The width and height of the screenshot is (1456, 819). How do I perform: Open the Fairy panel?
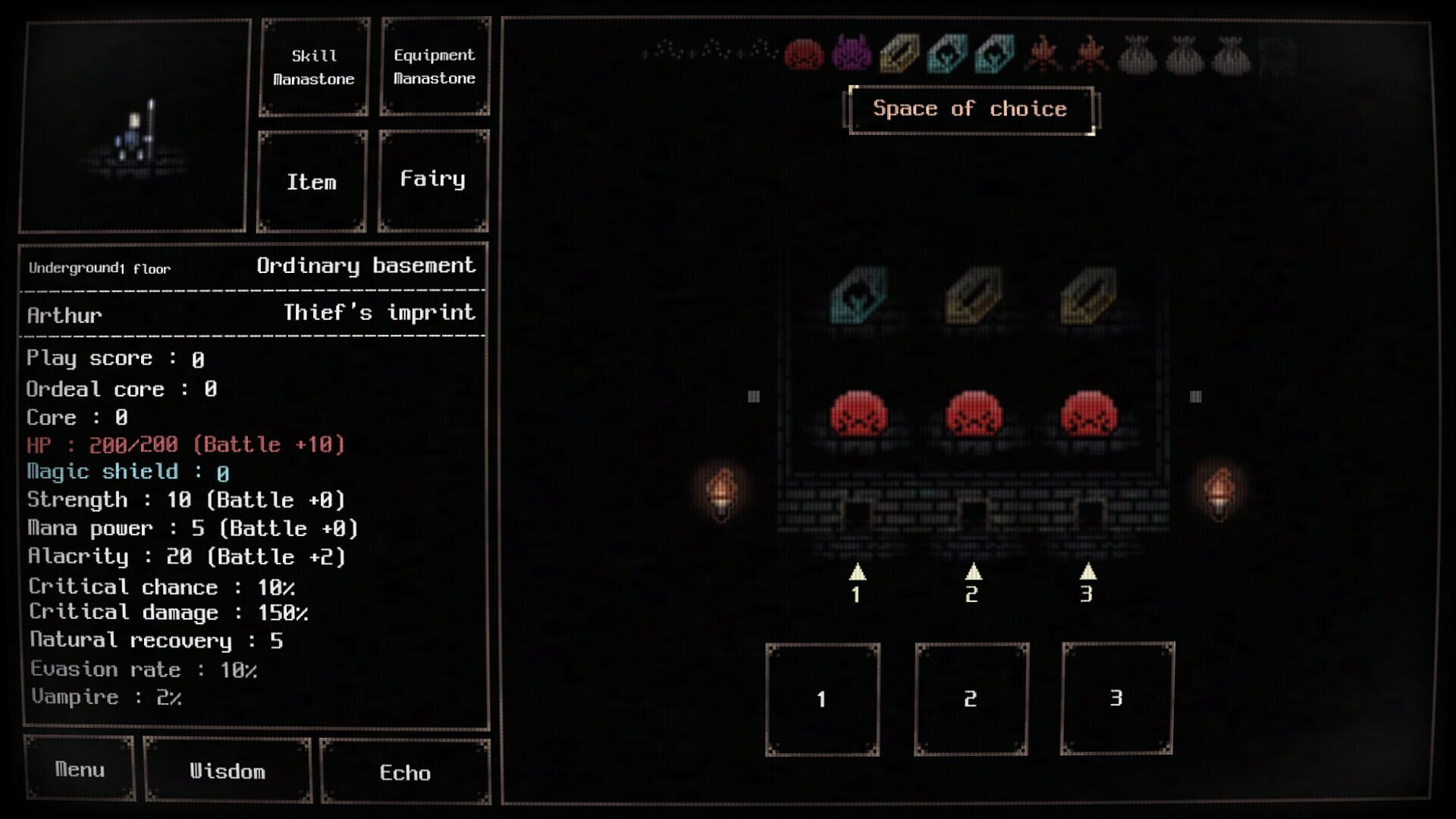433,180
